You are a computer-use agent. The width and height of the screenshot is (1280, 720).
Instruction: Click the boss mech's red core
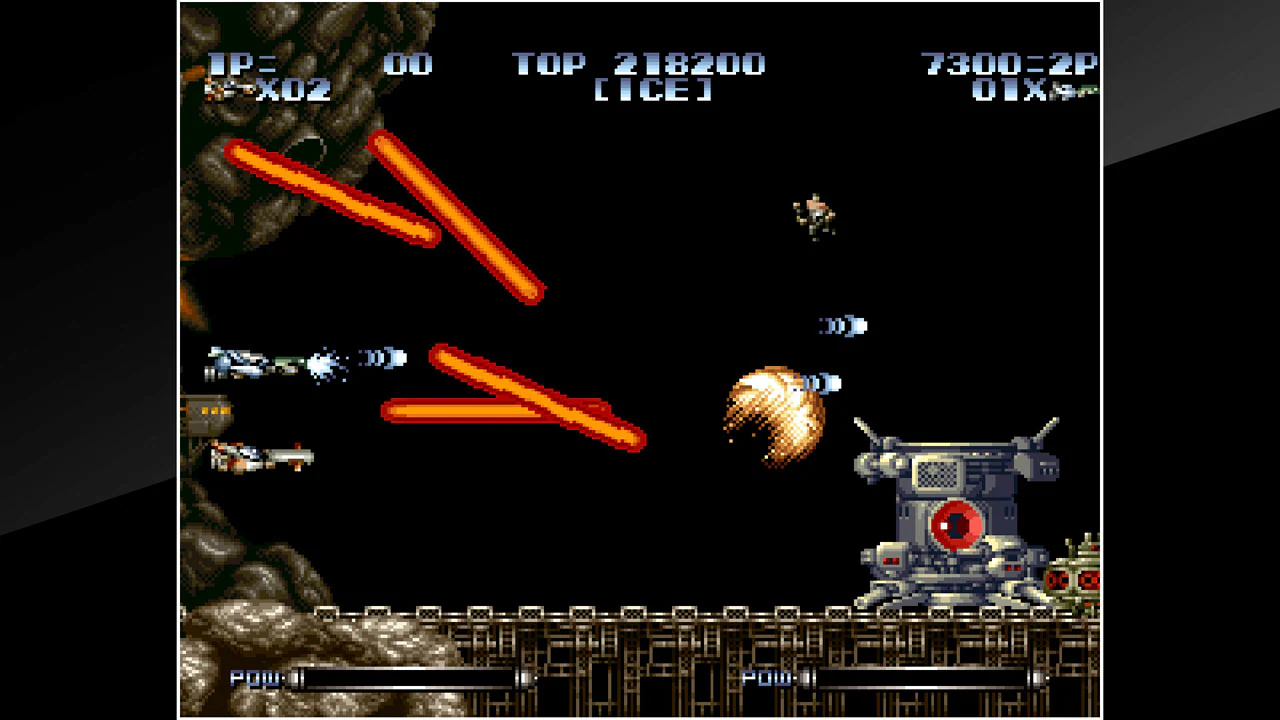[955, 523]
